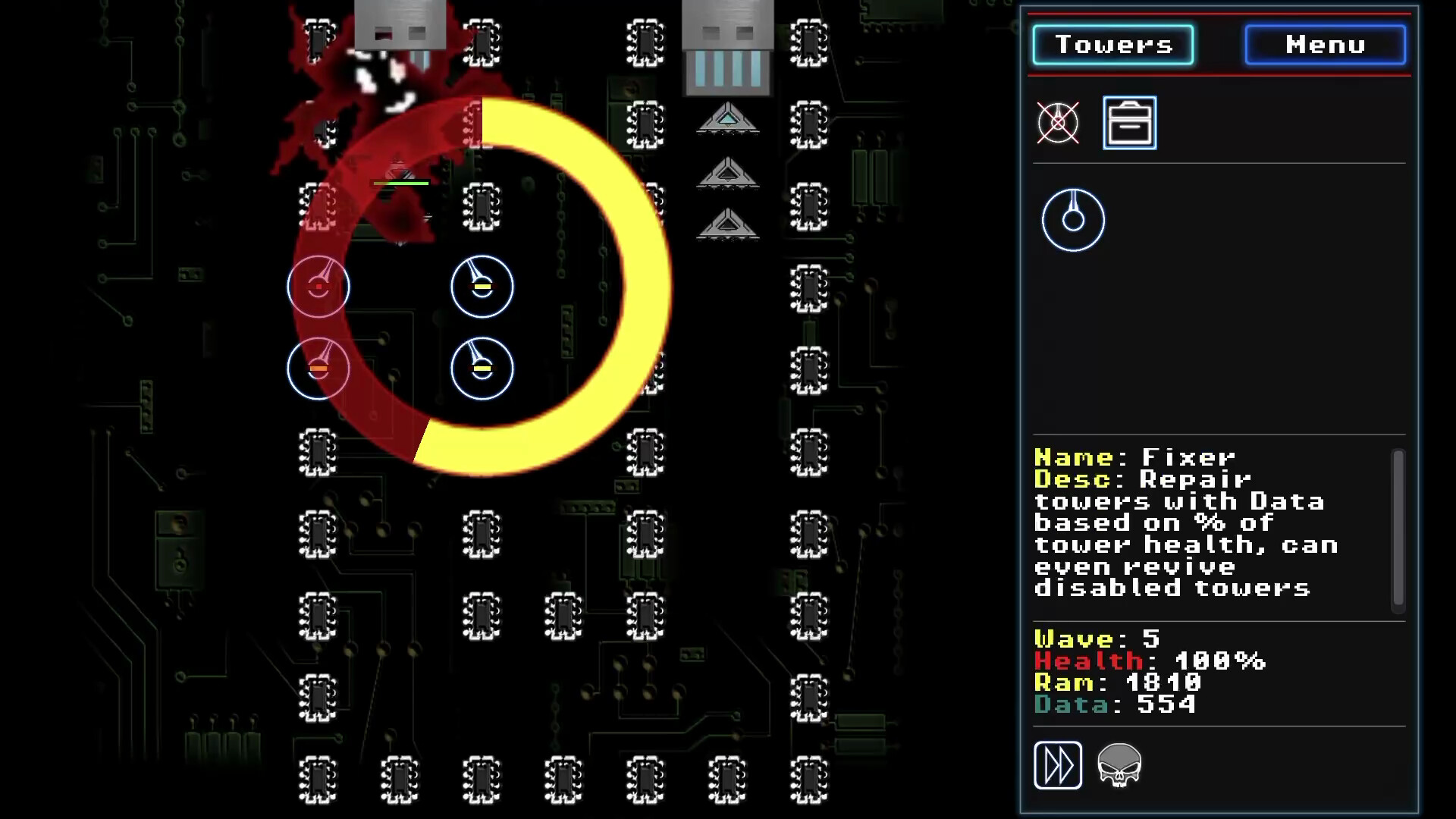Viewport: 1456px width, 819px height.
Task: Click the enemy's green health bar
Action: tap(400, 182)
